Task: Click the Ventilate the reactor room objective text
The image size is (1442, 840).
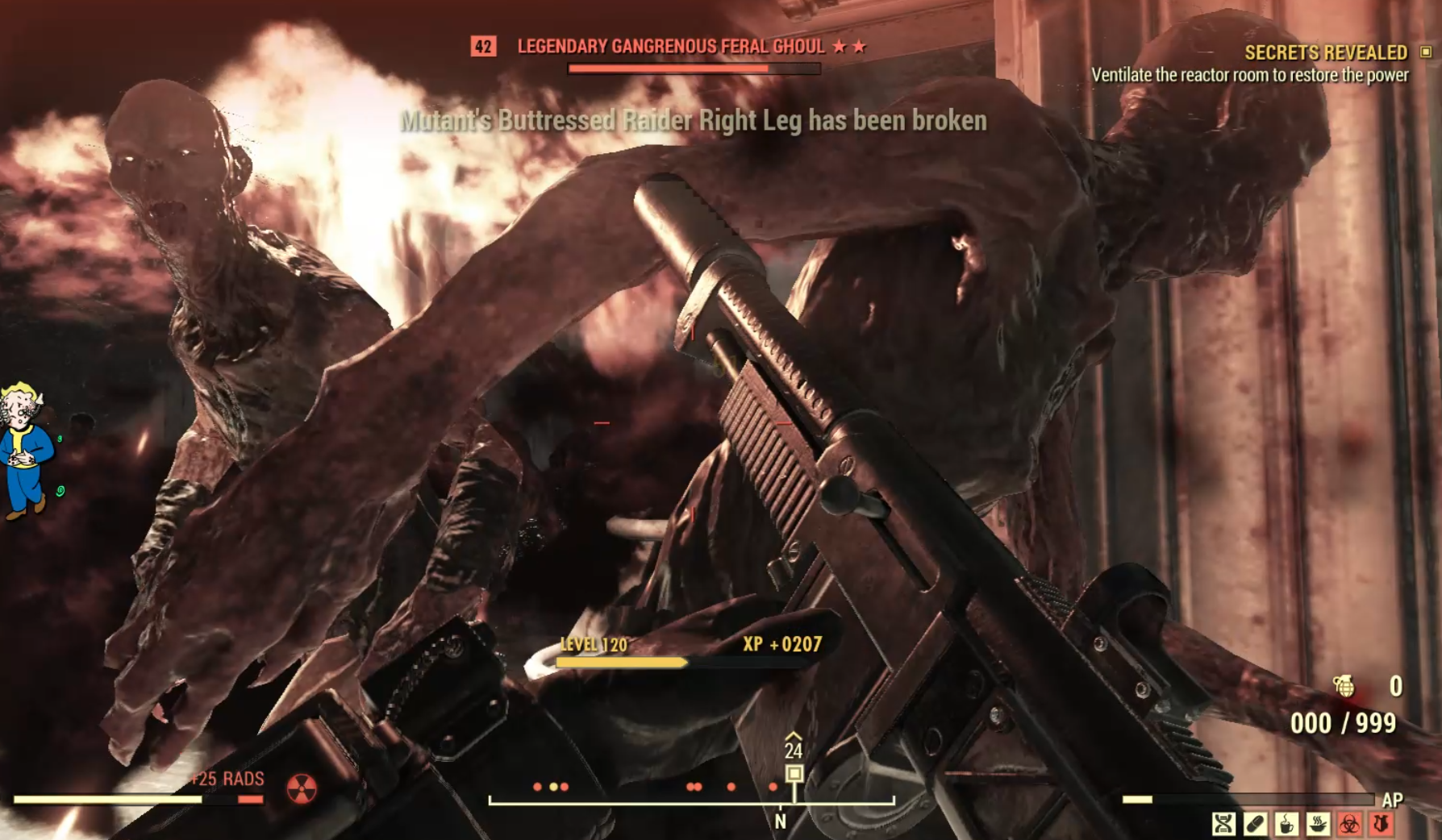Action: [1253, 75]
